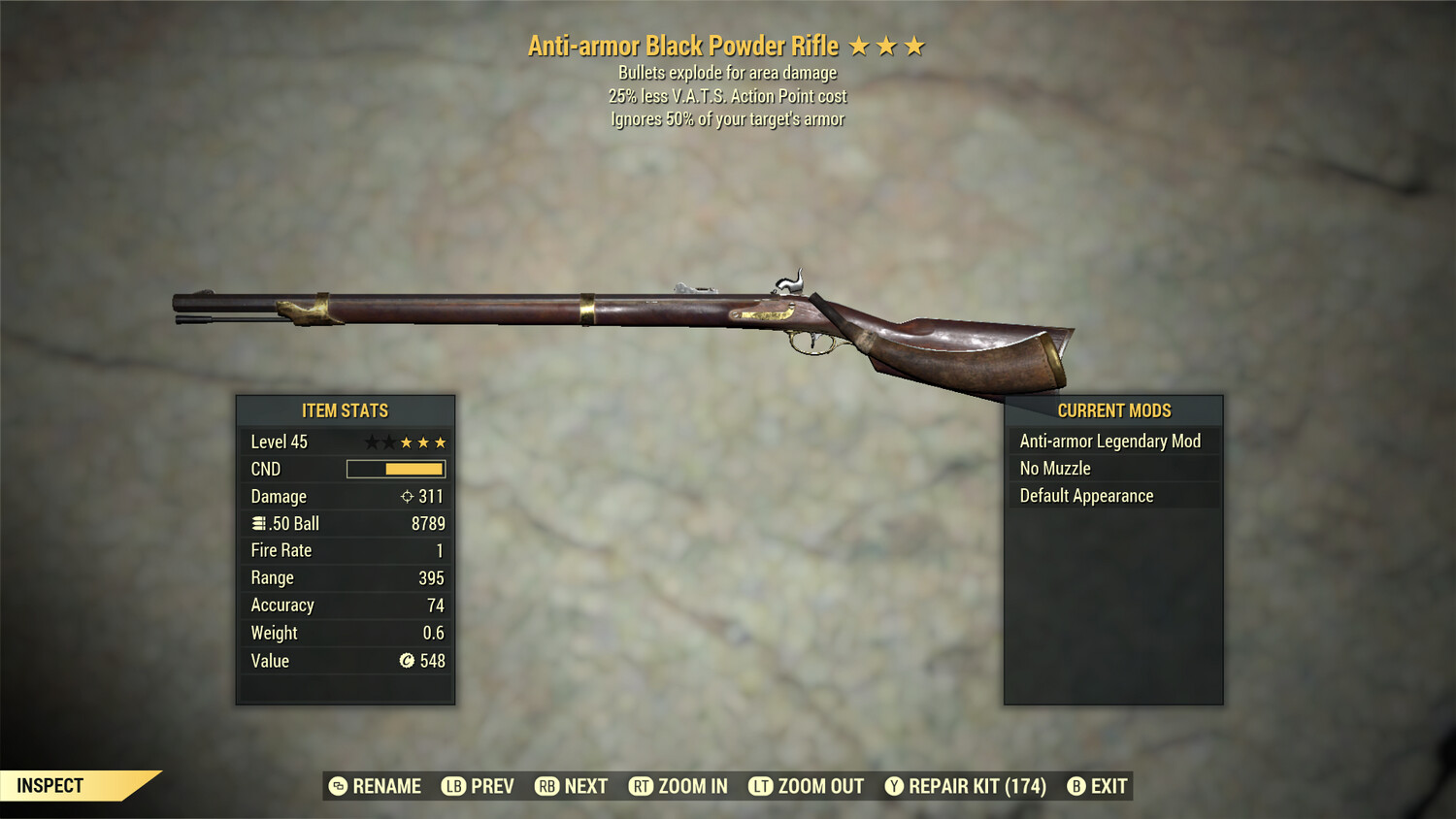Click the INSPECT label at bottom left
1456x819 pixels.
[50, 785]
